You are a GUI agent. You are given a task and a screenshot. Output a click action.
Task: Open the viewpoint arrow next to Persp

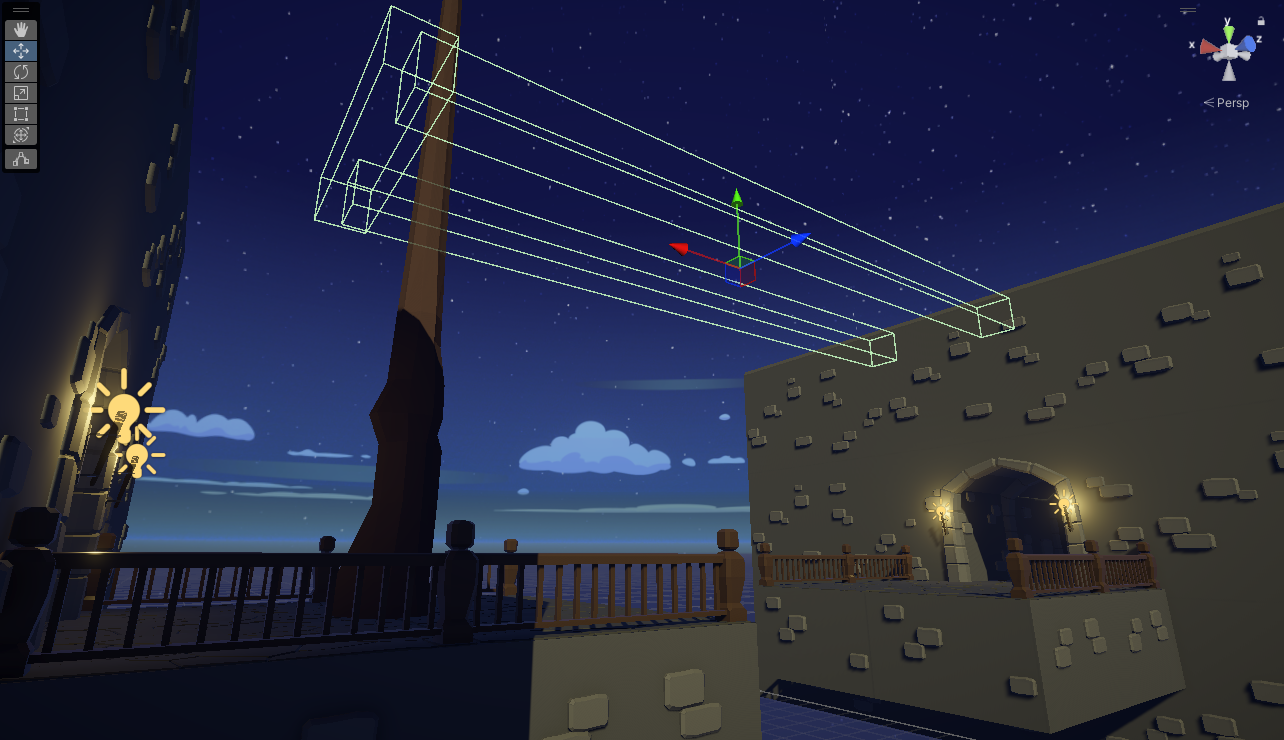[1210, 102]
